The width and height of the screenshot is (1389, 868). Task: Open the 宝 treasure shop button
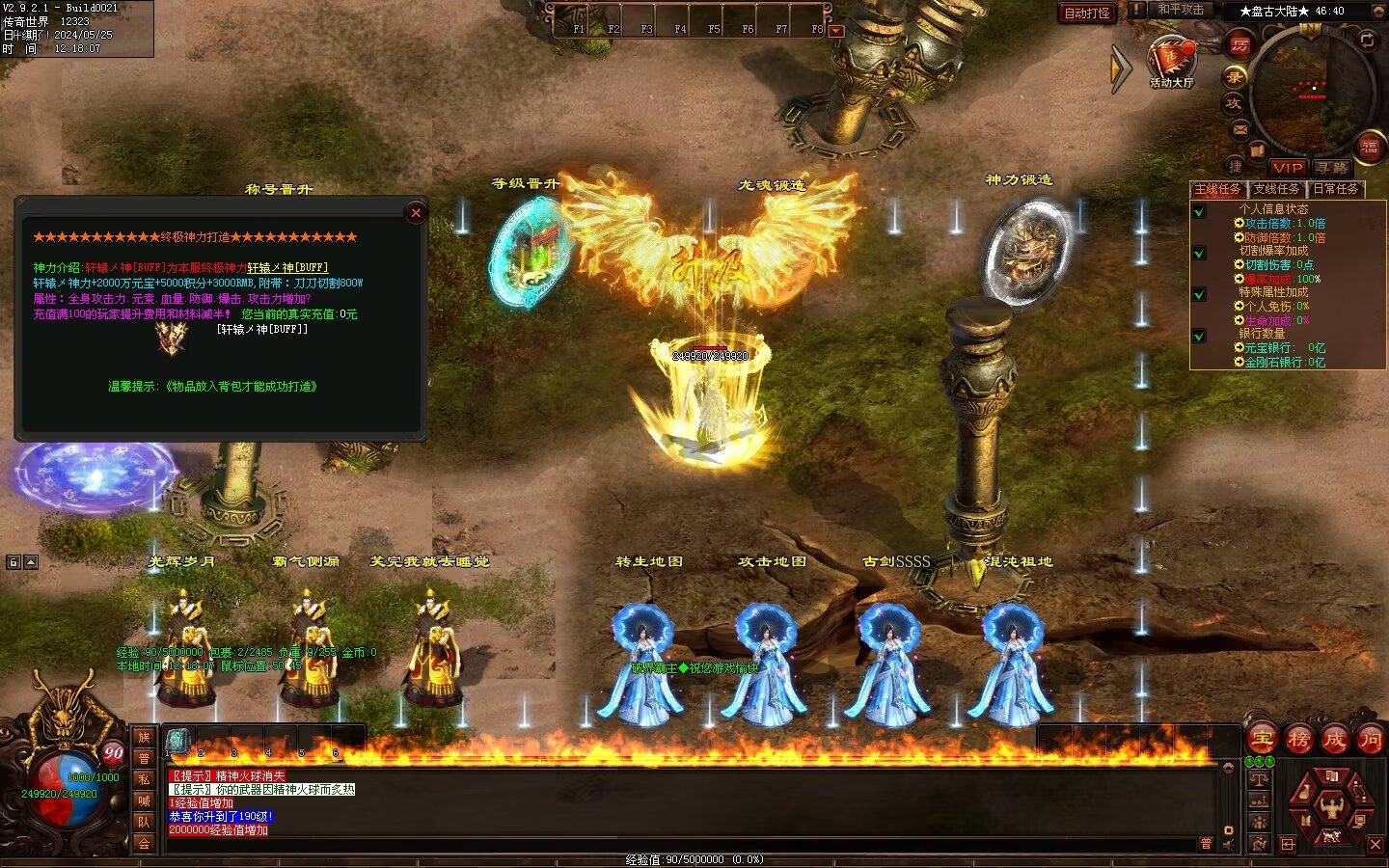coord(1263,740)
